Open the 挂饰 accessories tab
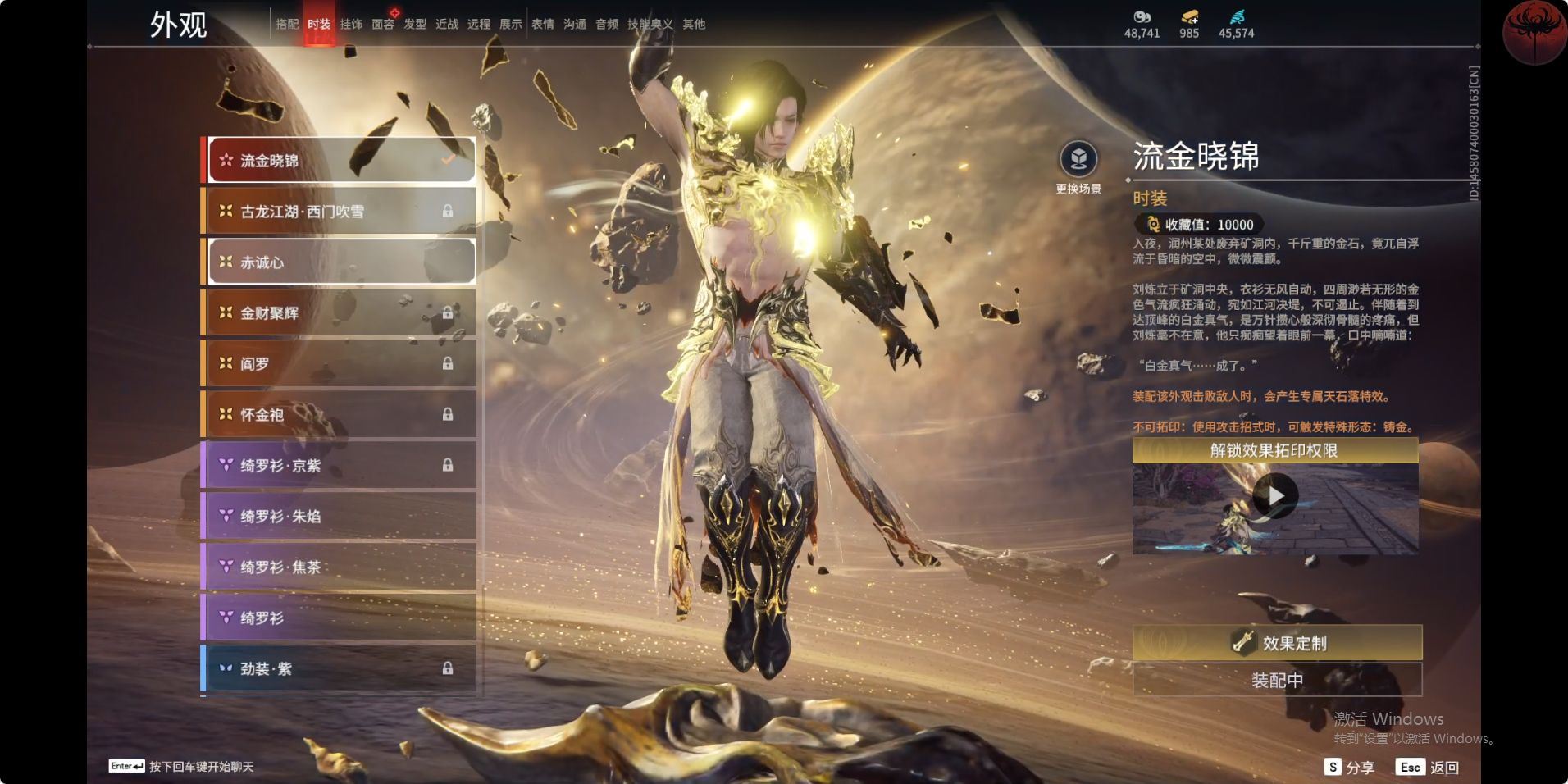 (x=351, y=25)
